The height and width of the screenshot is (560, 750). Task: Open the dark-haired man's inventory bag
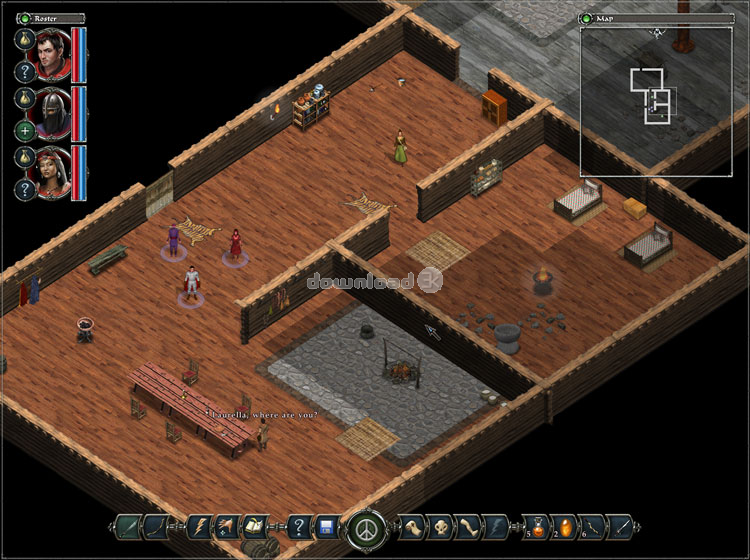pos(25,40)
